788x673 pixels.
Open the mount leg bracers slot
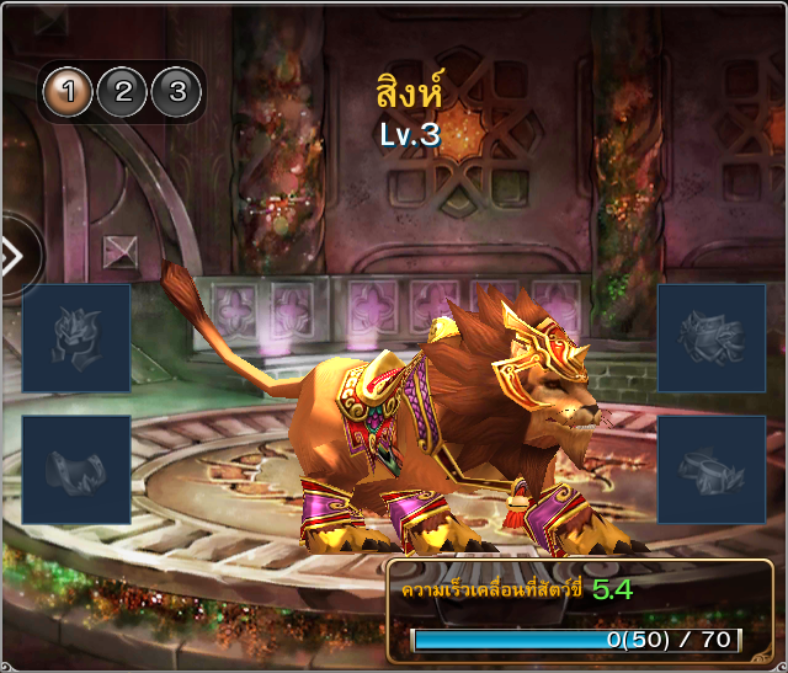pyautogui.click(x=711, y=470)
